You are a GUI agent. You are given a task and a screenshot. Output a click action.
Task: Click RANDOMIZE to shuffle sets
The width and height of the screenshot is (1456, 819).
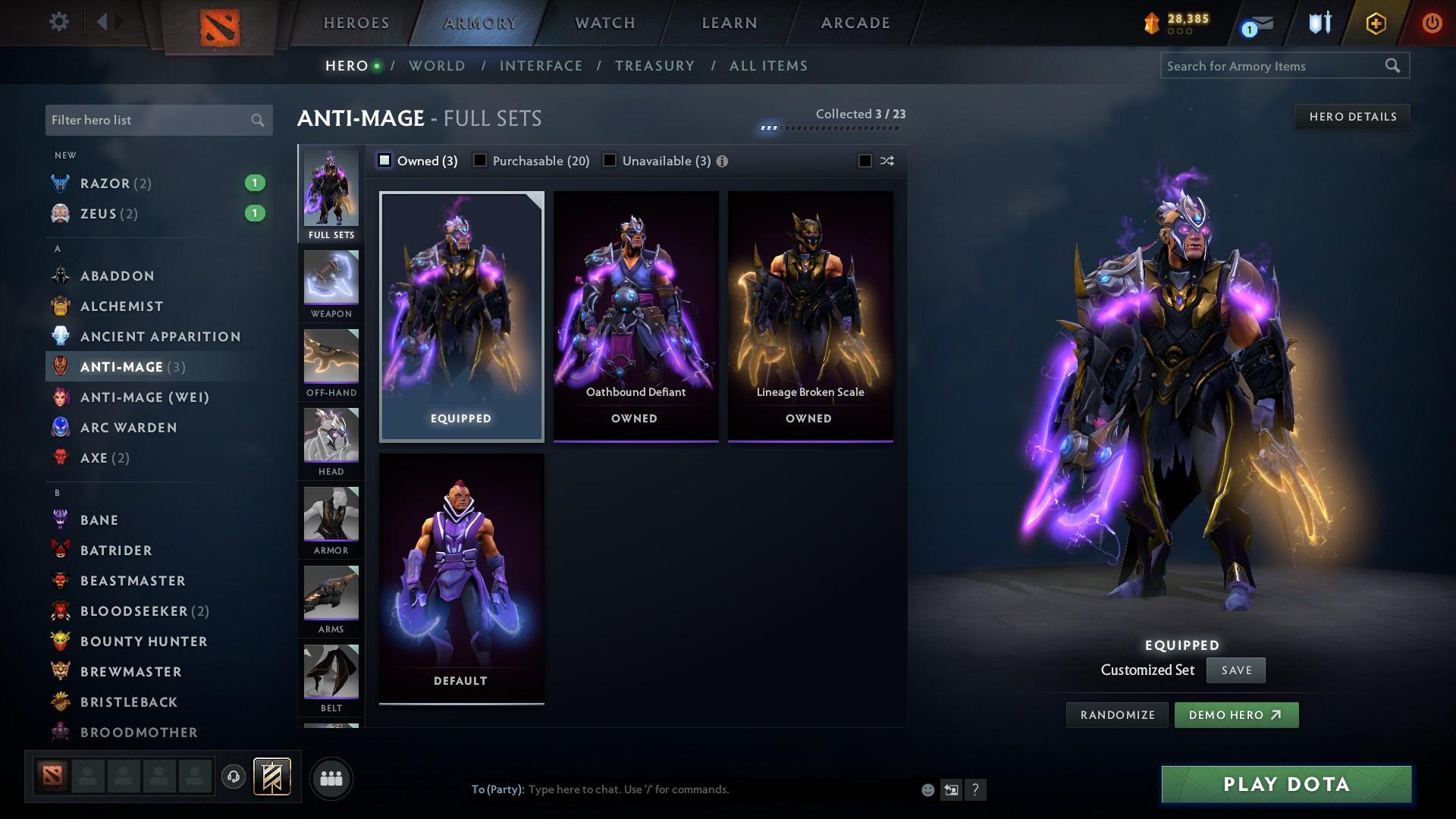click(1116, 714)
